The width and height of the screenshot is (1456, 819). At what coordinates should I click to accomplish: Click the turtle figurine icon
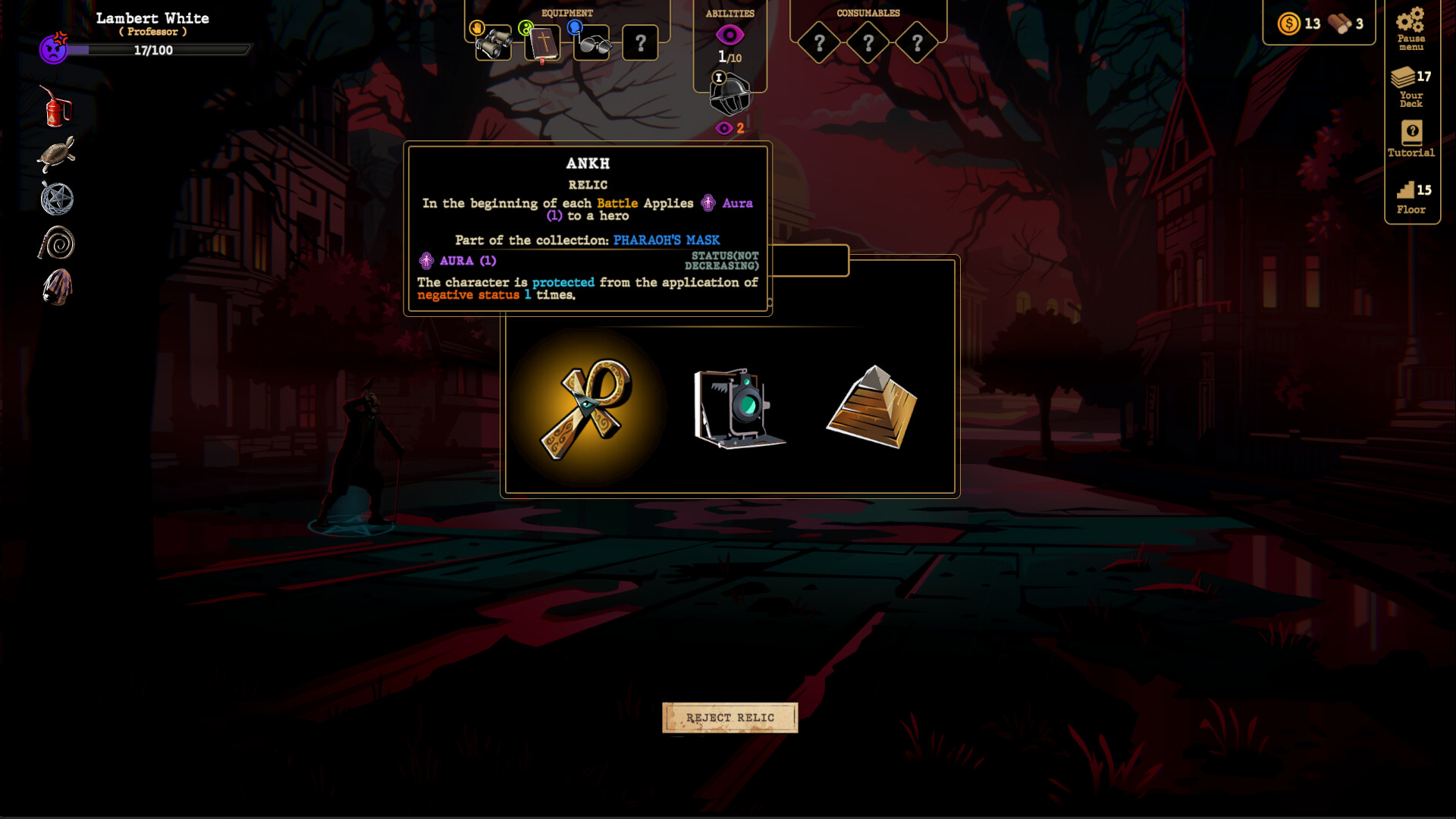point(55,152)
